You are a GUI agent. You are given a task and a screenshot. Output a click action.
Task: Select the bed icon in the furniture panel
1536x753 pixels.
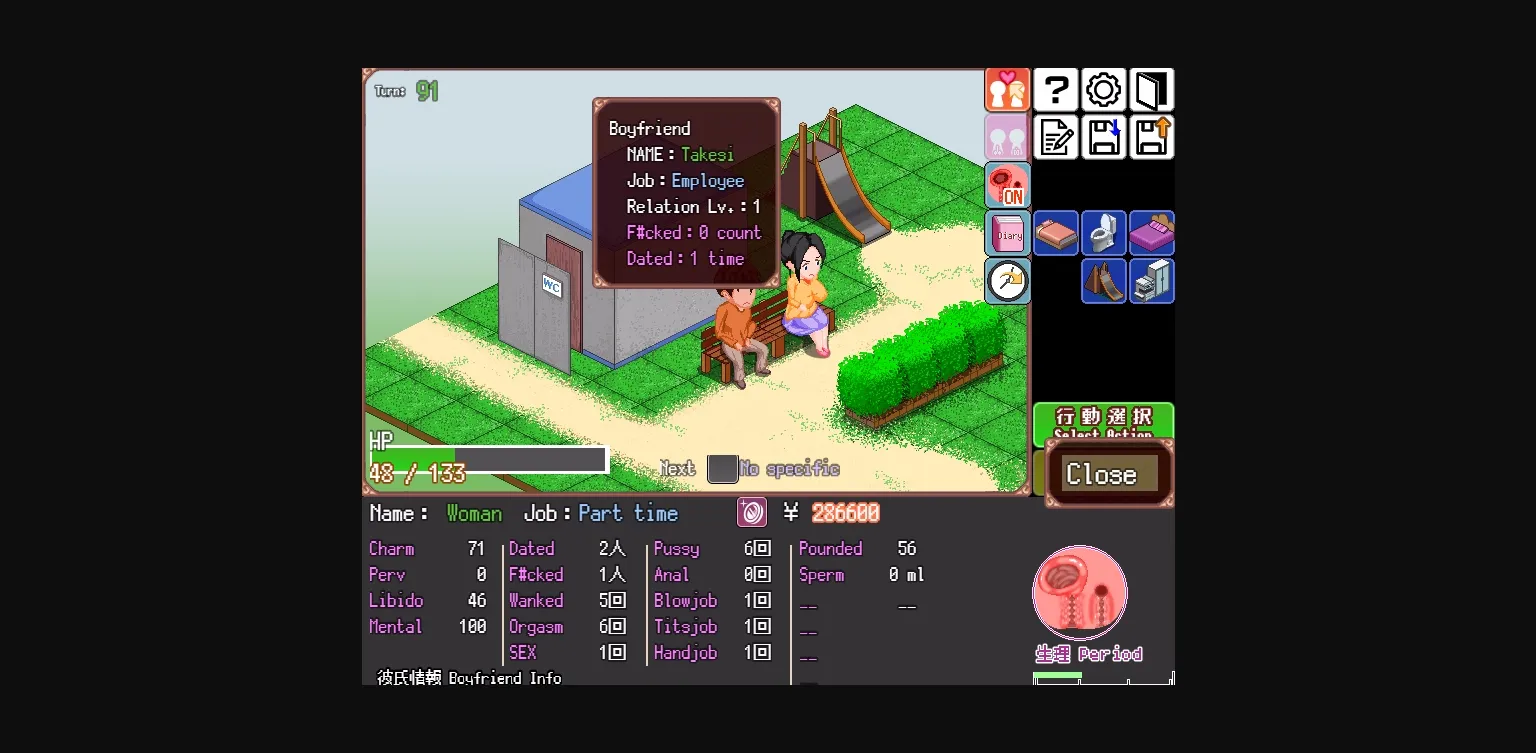(1055, 232)
